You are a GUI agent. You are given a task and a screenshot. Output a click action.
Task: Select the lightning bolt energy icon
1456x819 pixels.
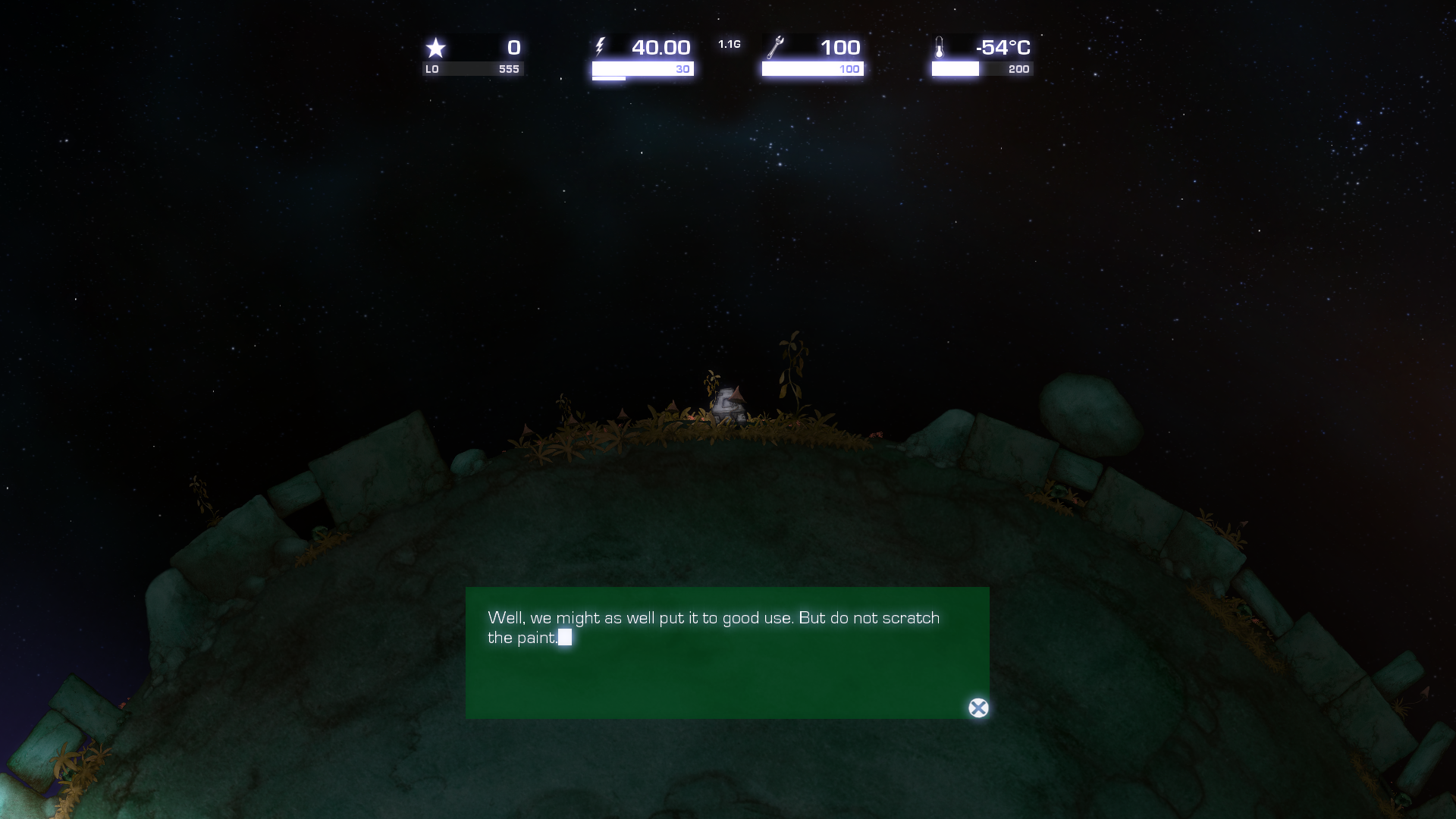pos(601,45)
